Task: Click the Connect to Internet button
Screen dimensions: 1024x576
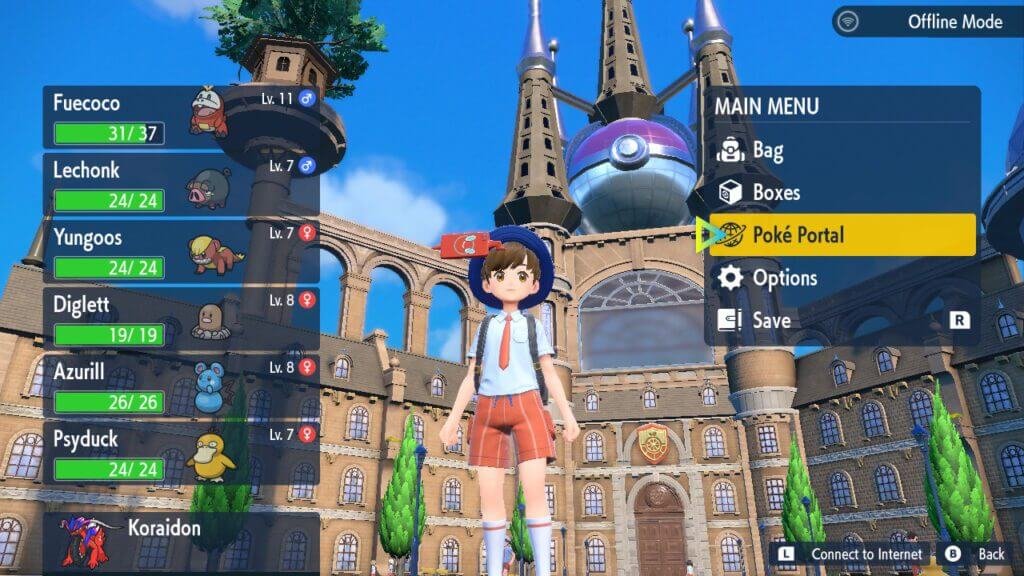Action: point(851,554)
